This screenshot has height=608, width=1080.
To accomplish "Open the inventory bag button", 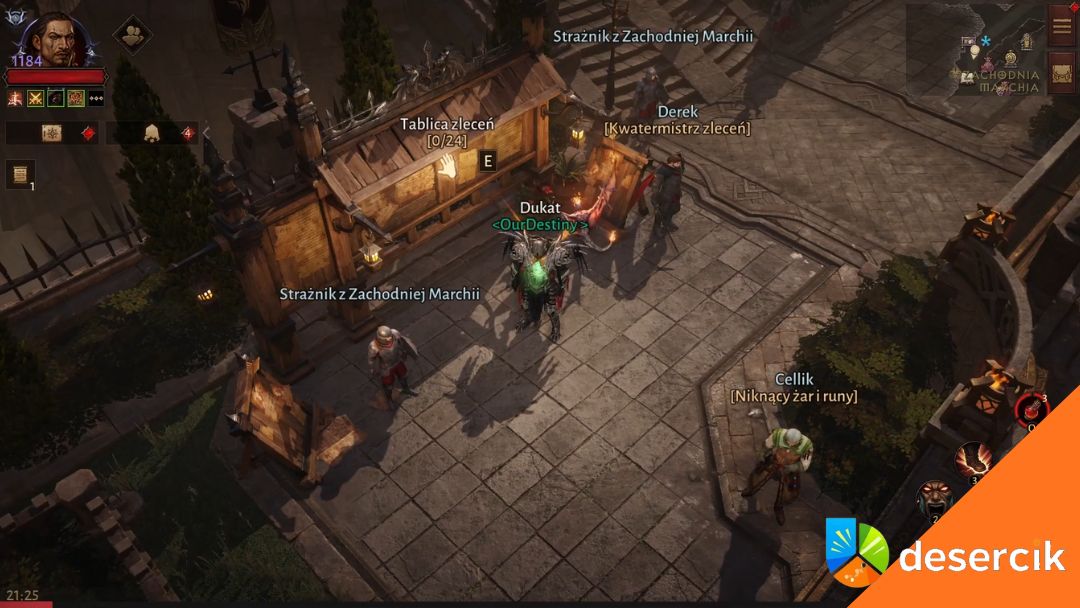I will 1061,73.
